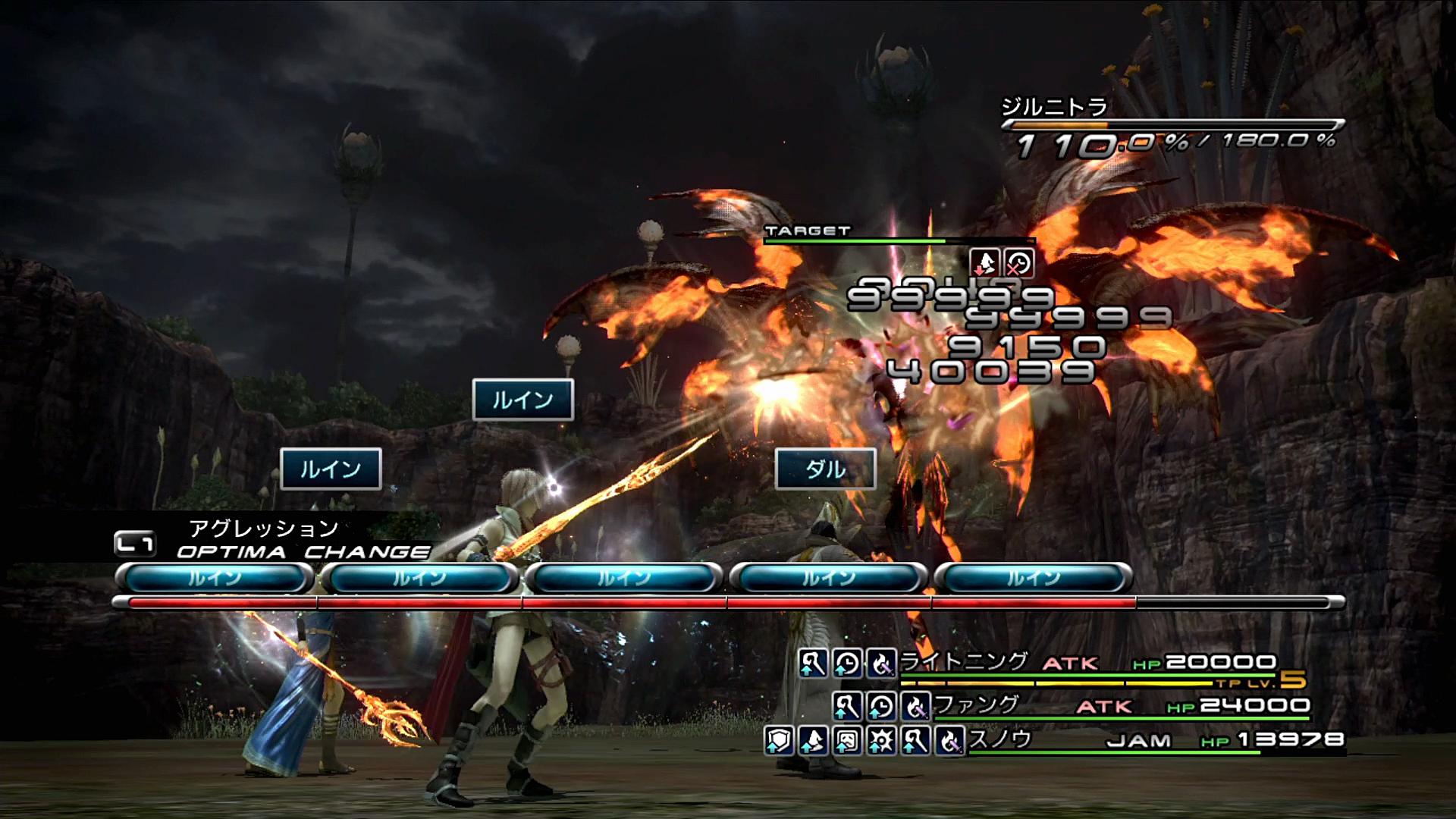Check スノウ's Veil mask buff icon

point(847,740)
